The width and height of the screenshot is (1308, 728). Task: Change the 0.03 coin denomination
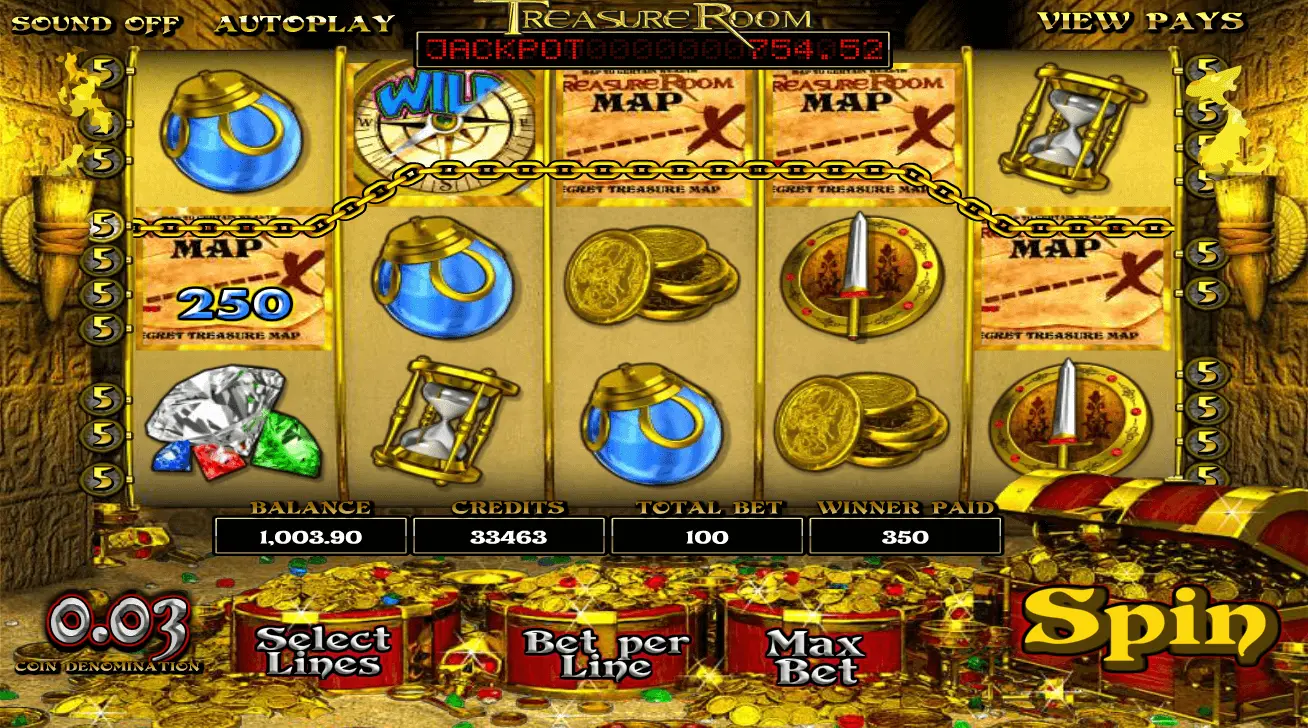pyautogui.click(x=118, y=626)
